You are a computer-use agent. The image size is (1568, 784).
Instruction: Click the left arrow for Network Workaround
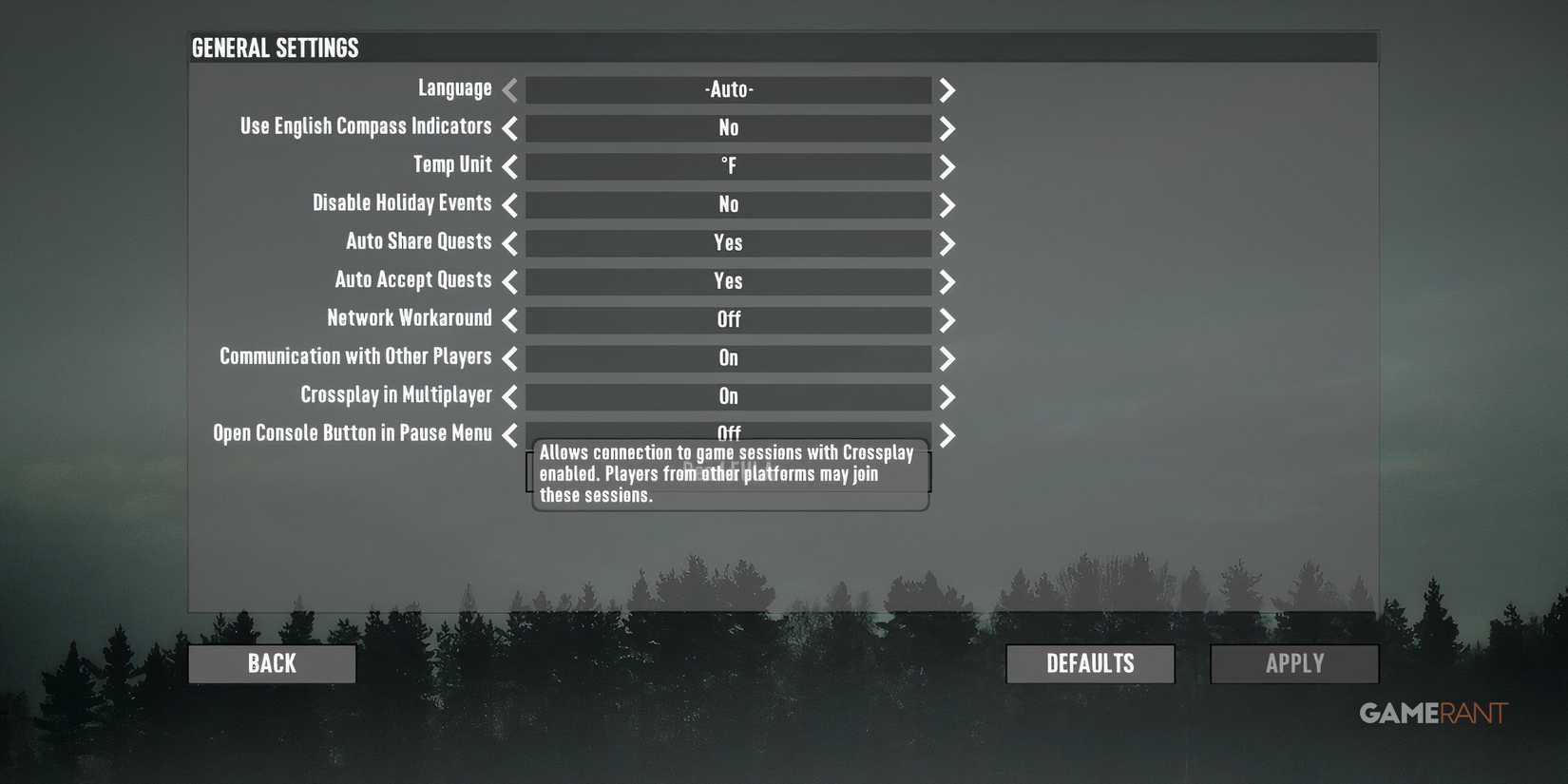tap(509, 320)
